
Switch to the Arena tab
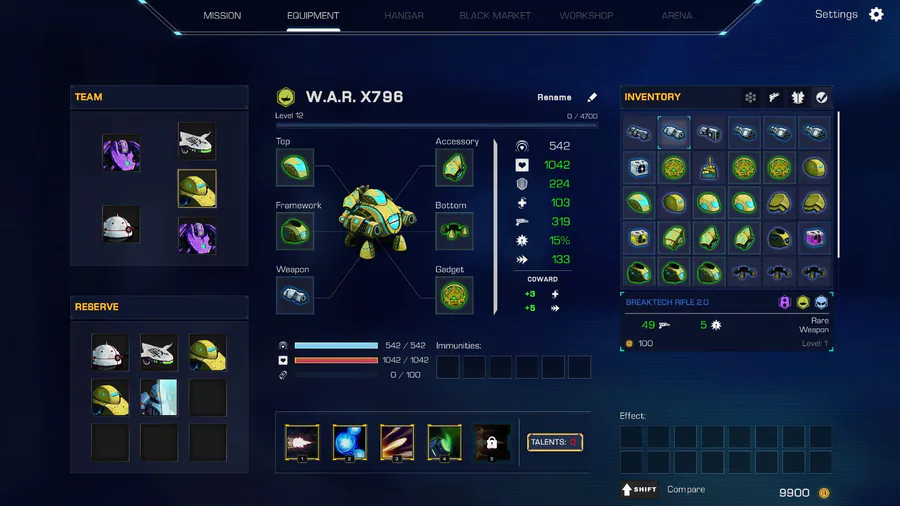tap(677, 16)
